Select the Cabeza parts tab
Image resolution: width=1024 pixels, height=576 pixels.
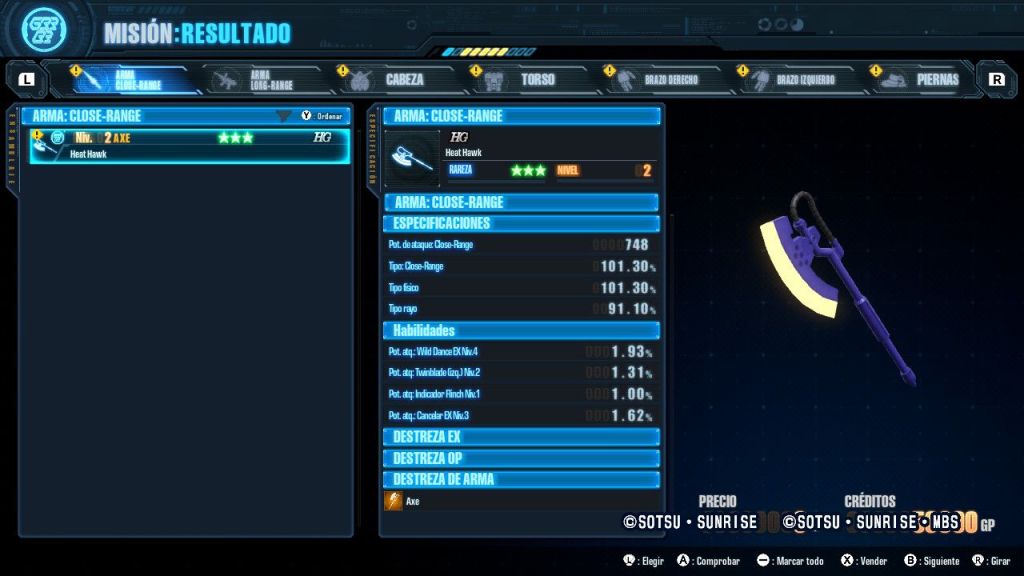coord(400,79)
